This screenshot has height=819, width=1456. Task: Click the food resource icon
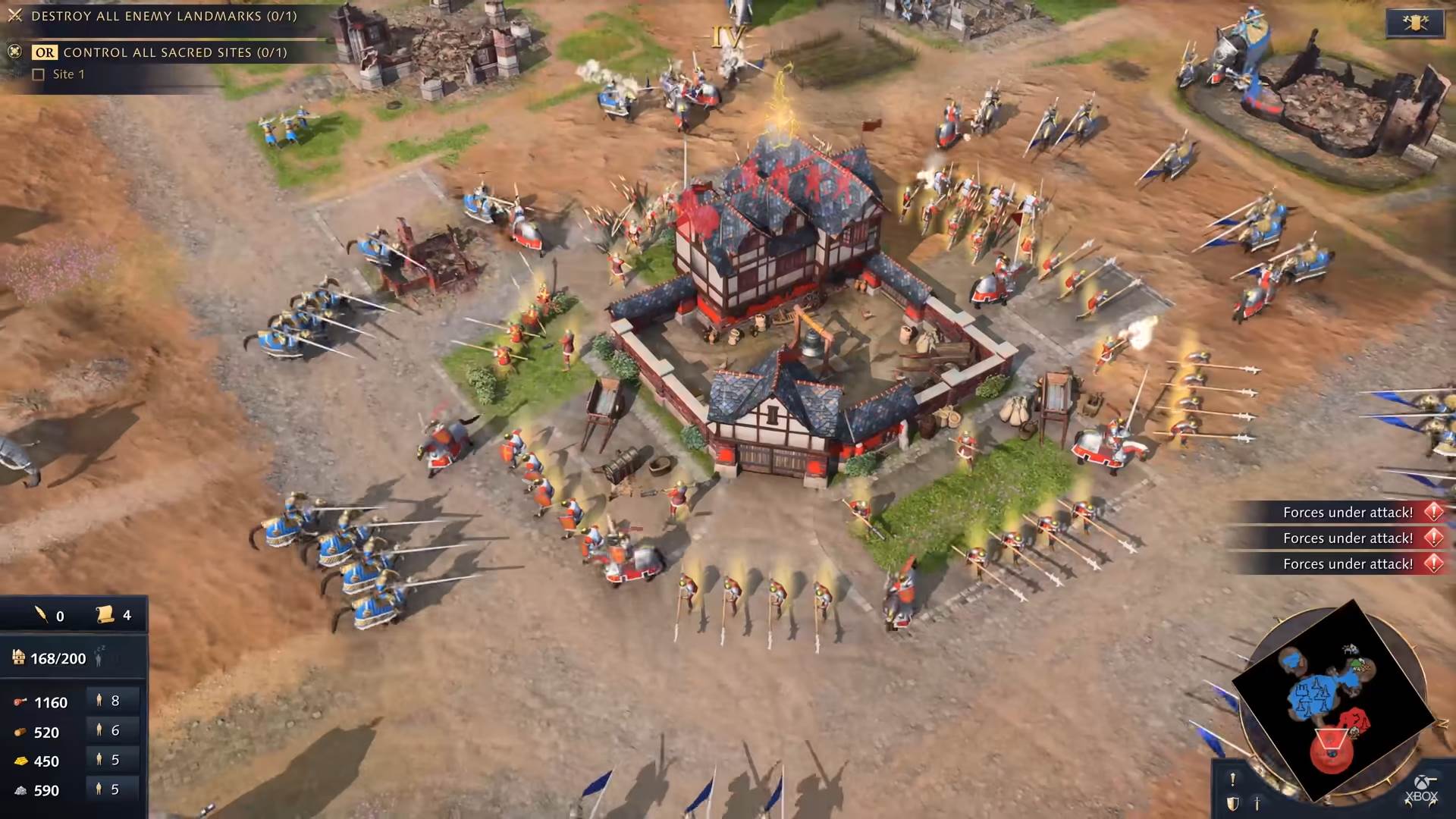20,702
